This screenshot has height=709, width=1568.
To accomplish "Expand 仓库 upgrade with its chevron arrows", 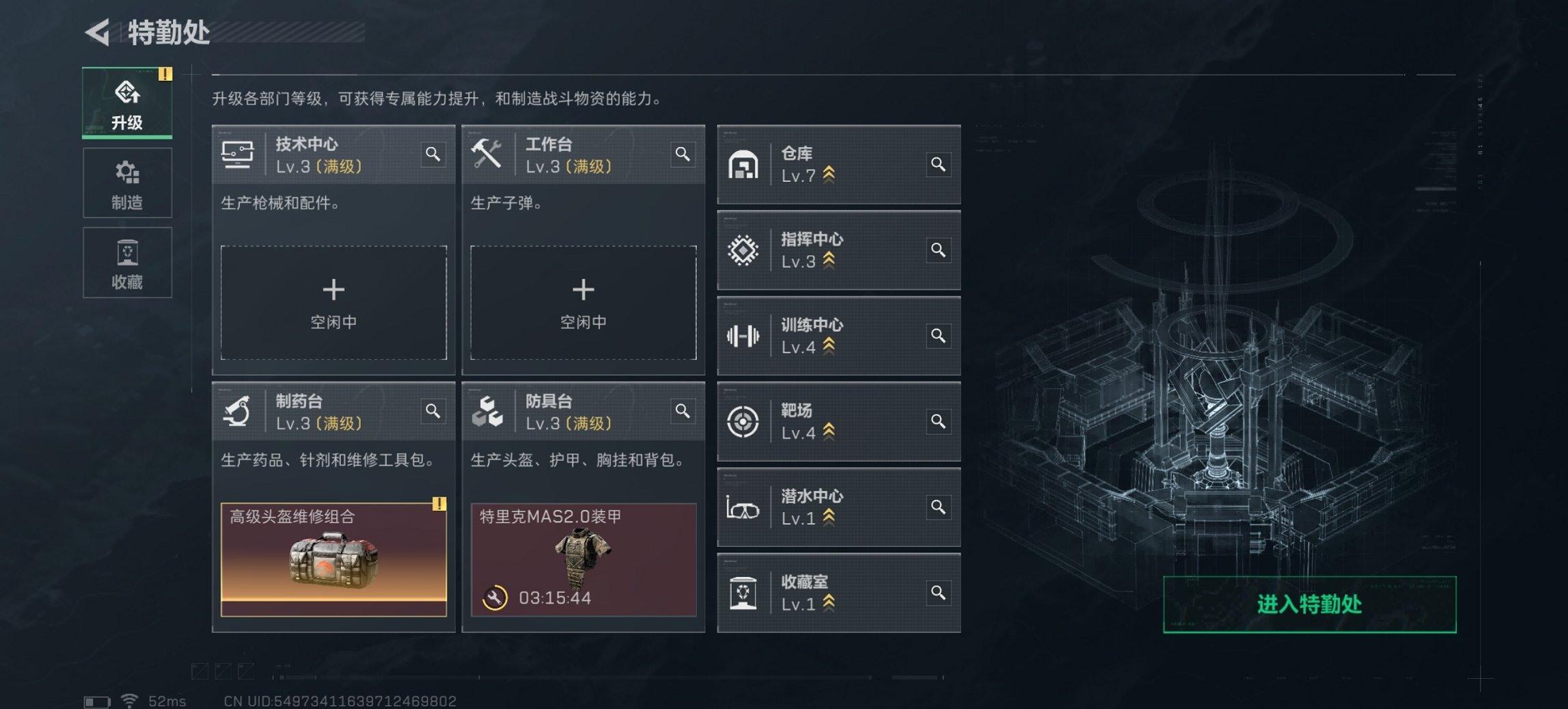I will click(827, 173).
